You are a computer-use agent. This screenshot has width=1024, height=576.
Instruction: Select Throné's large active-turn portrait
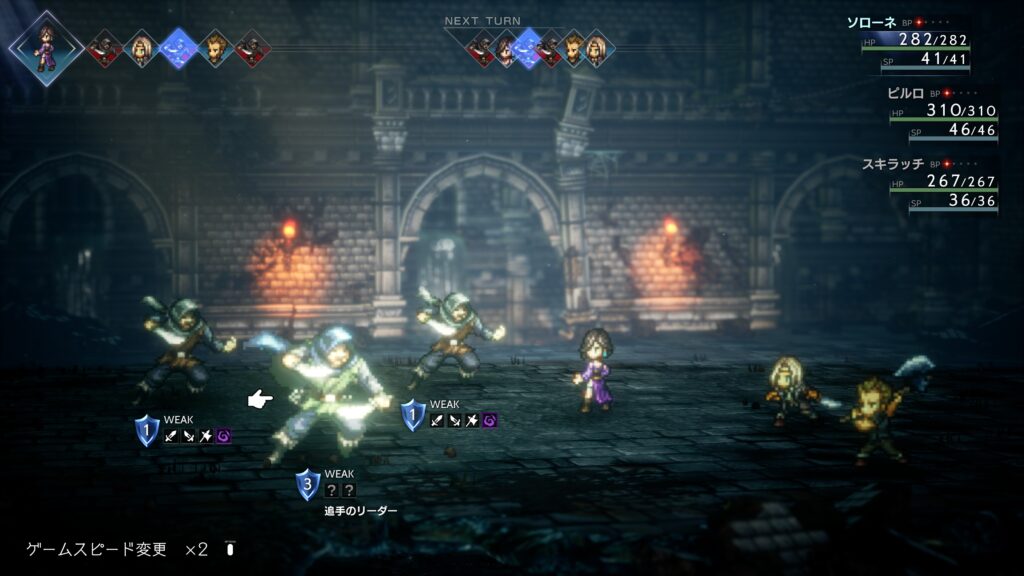coord(45,46)
